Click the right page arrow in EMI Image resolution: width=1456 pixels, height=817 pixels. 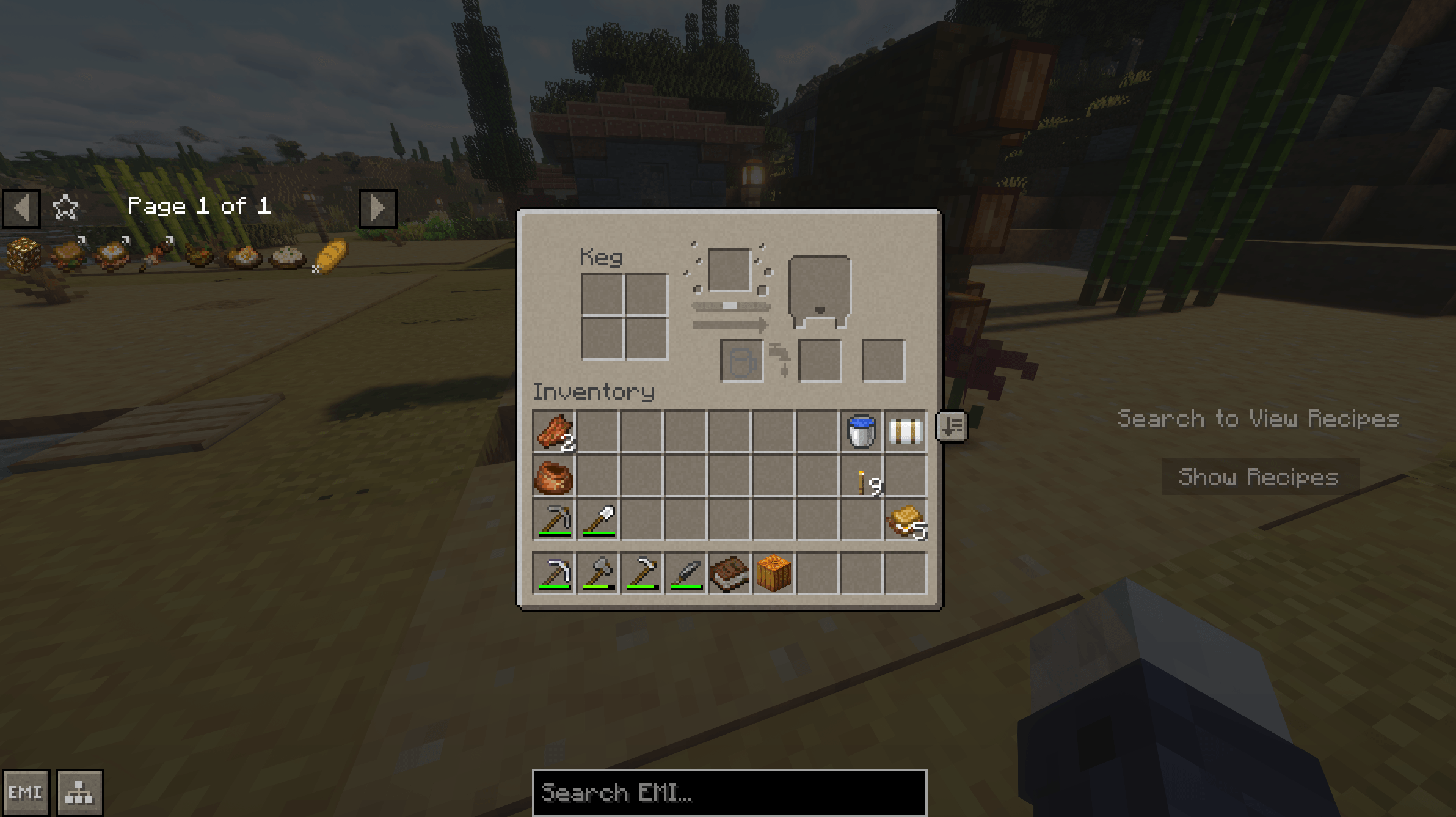click(x=377, y=208)
